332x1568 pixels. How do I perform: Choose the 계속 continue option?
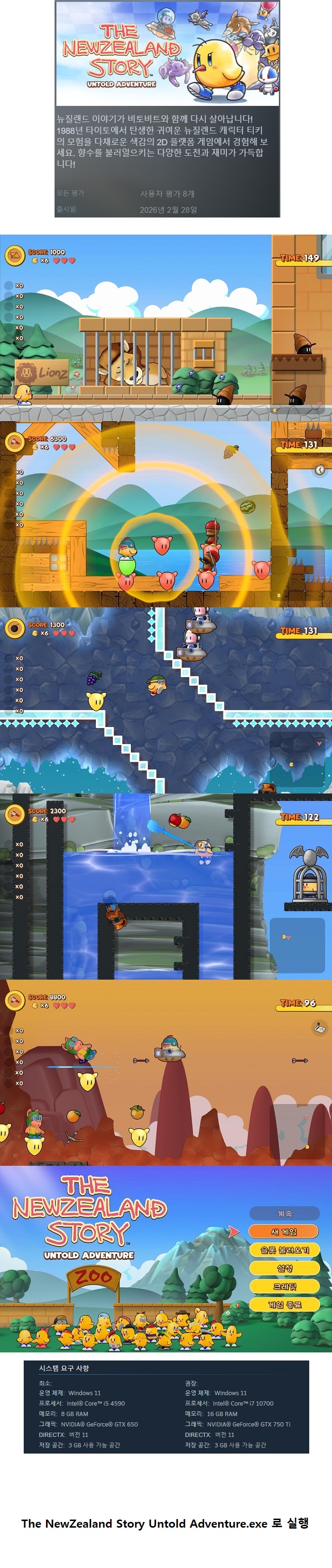tap(284, 1213)
